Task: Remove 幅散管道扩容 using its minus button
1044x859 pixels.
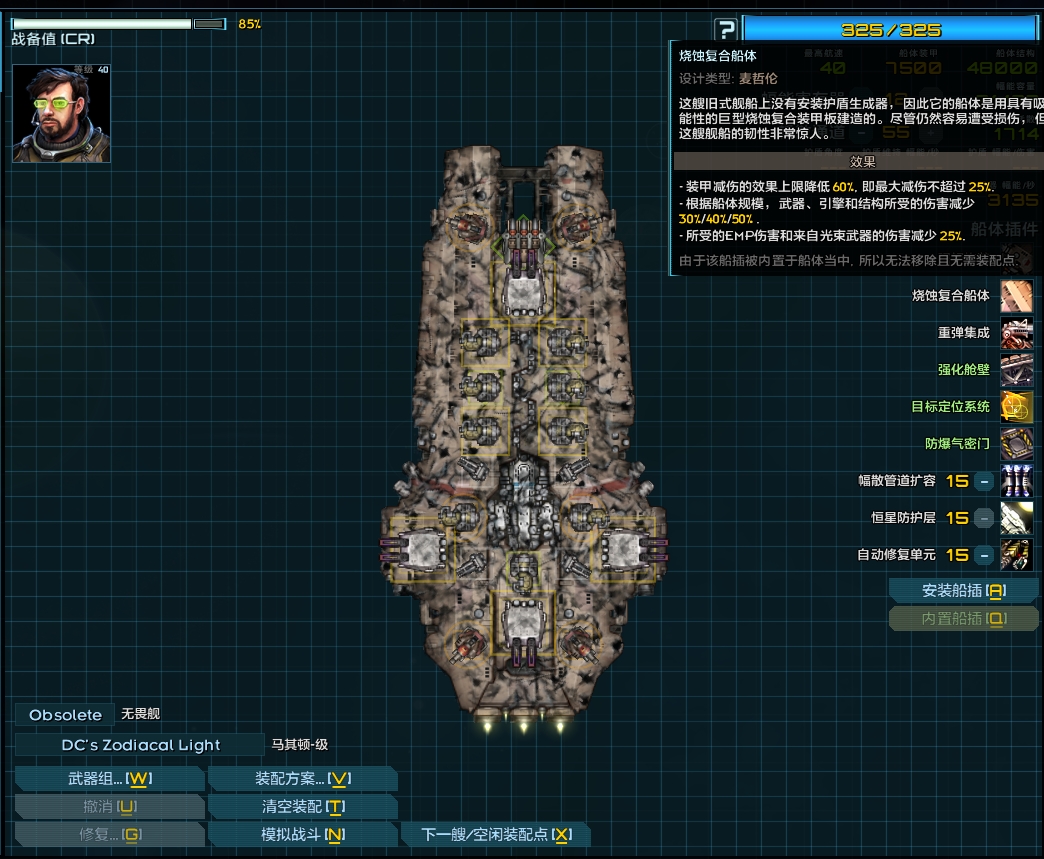Action: click(984, 481)
